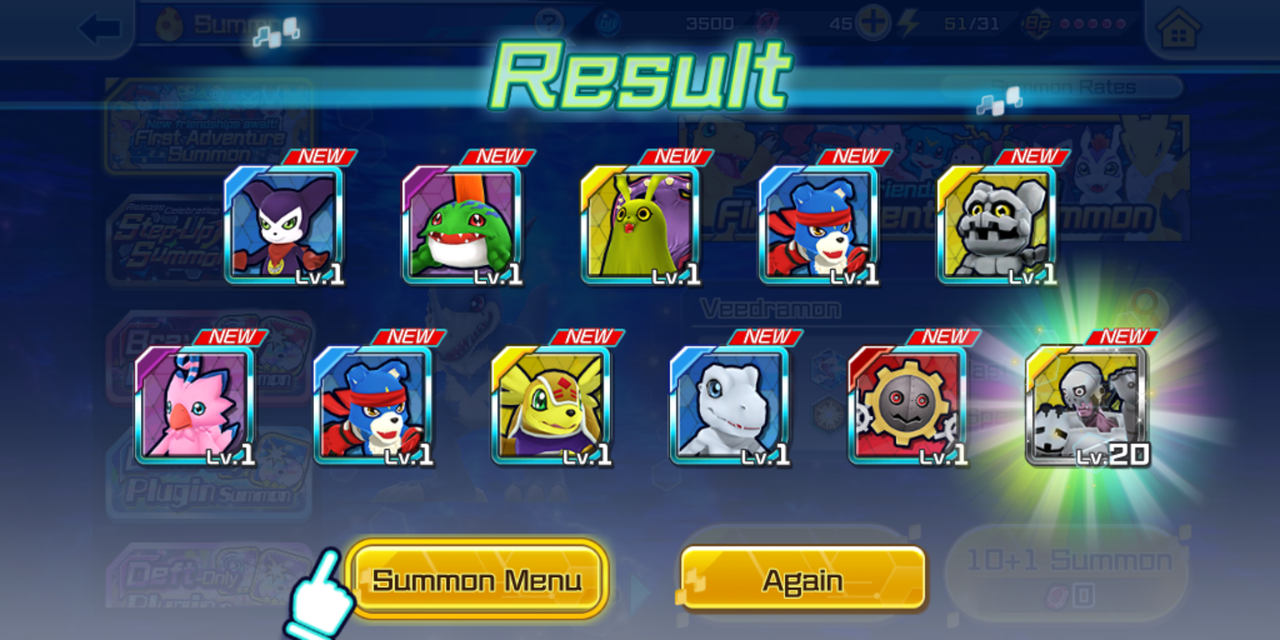Choose the green Betamon result tile
Viewport: 1280px width, 640px height.
[x=462, y=224]
